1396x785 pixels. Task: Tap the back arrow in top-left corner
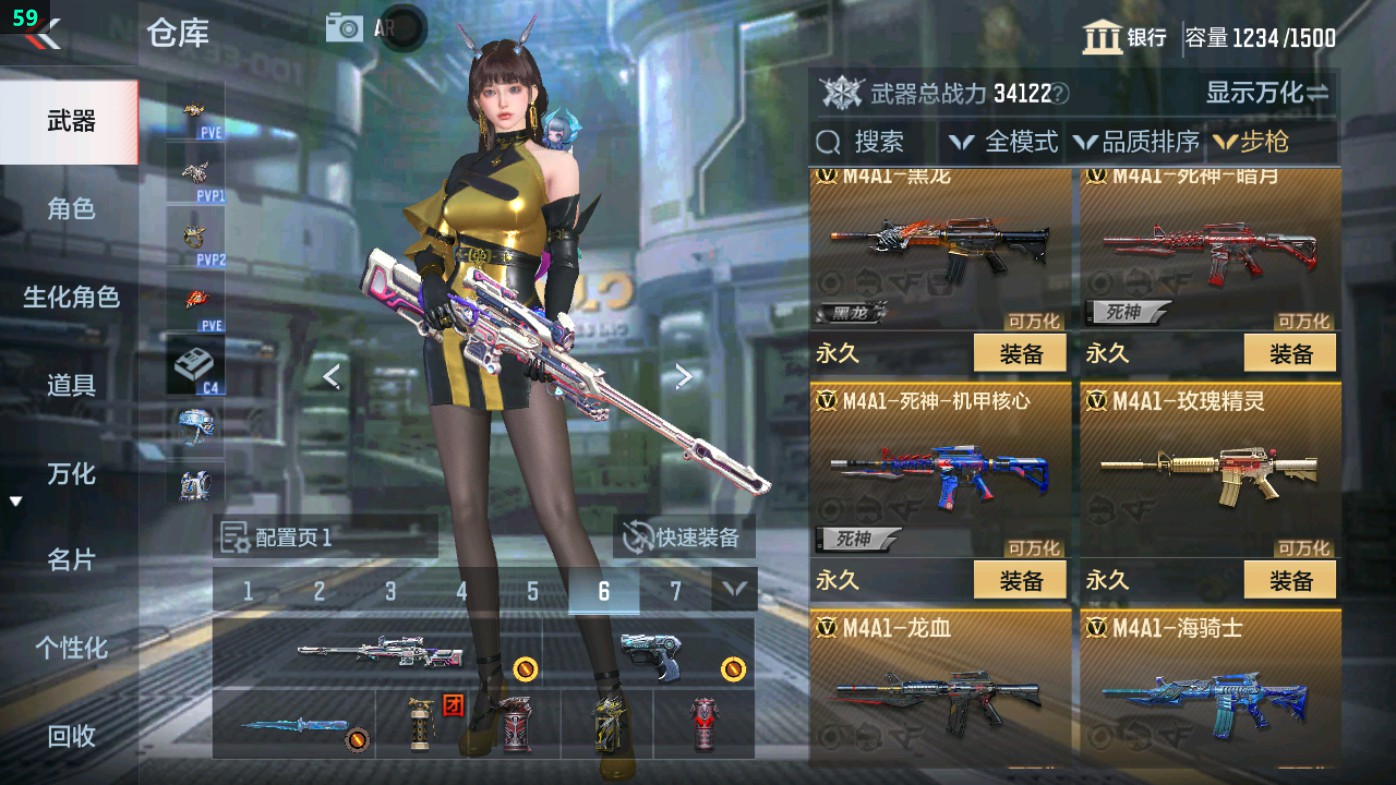point(45,35)
